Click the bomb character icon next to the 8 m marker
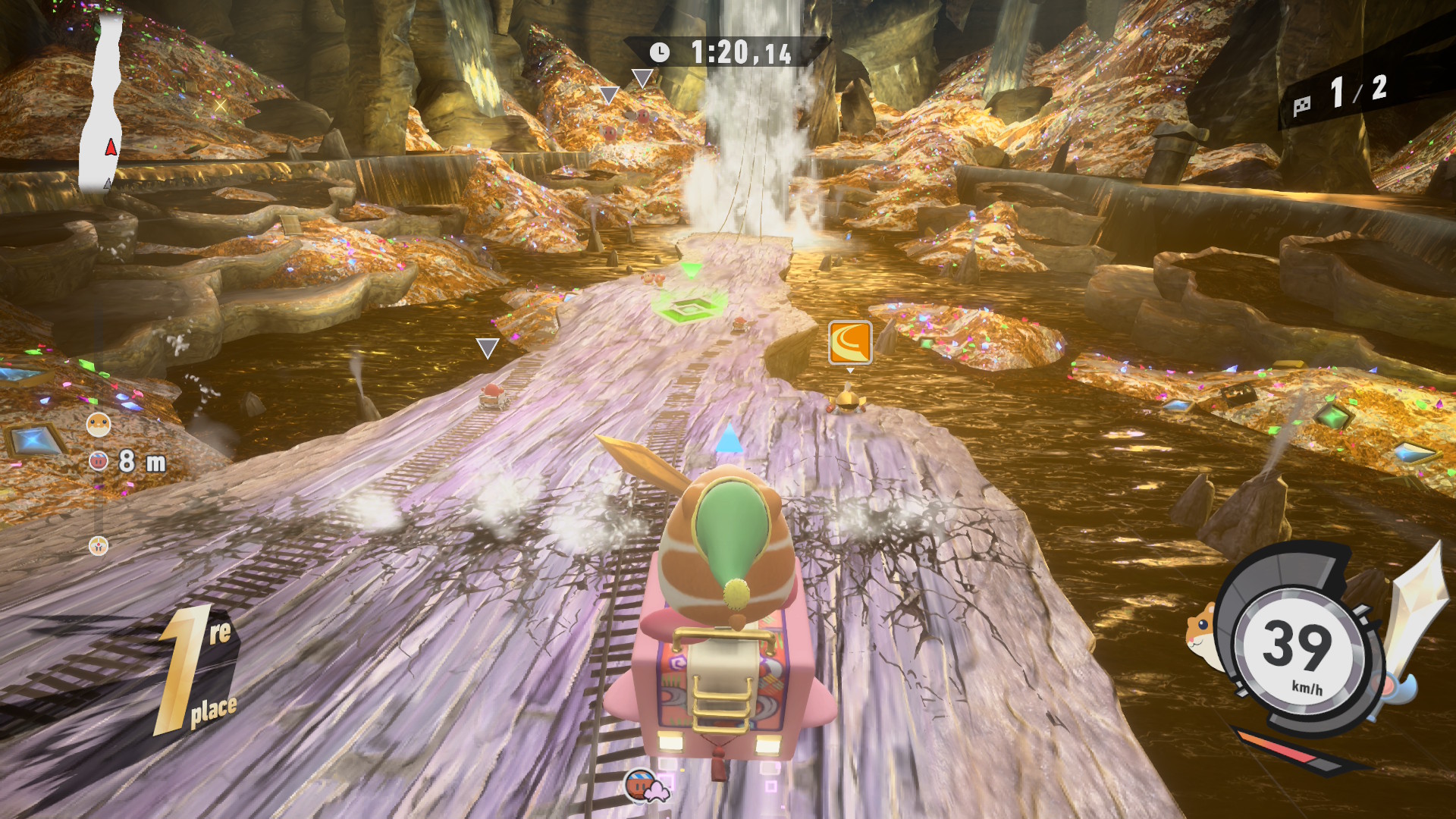This screenshot has width=1456, height=819. 97,461
